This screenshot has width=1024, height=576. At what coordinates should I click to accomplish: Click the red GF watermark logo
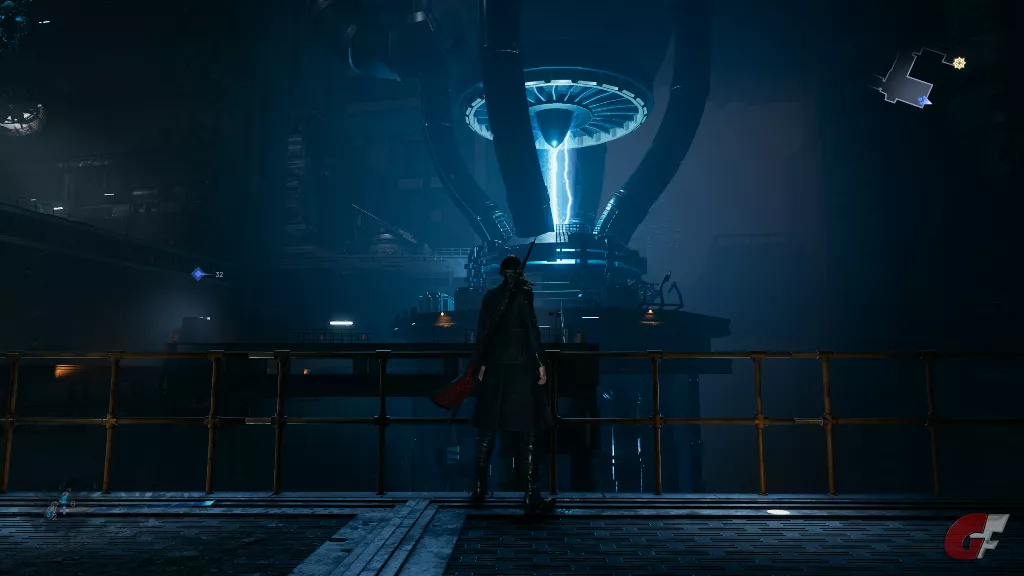tap(976, 536)
